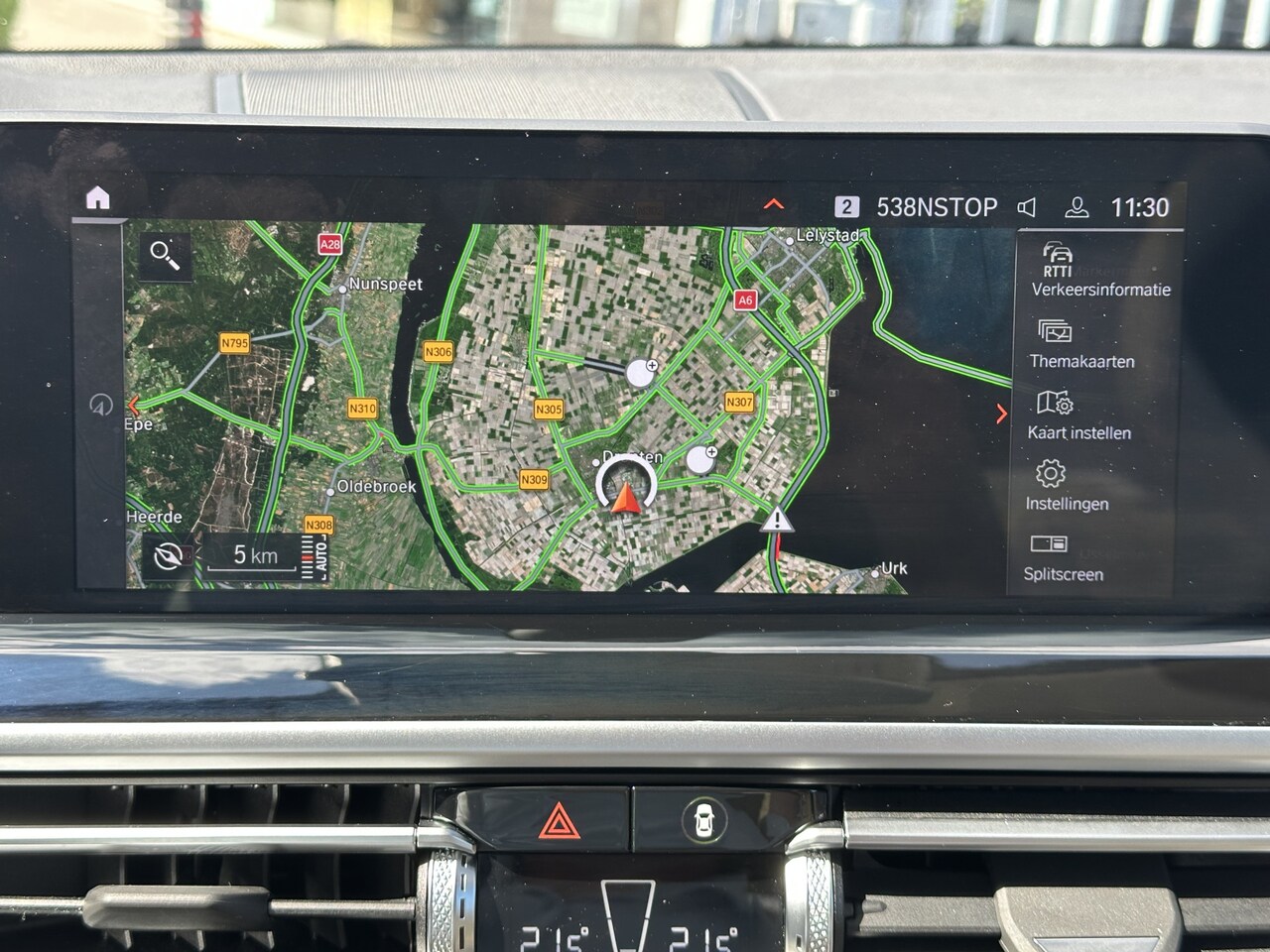Select Themakaarten option
Viewport: 1270px width, 952px height.
pos(1080,344)
